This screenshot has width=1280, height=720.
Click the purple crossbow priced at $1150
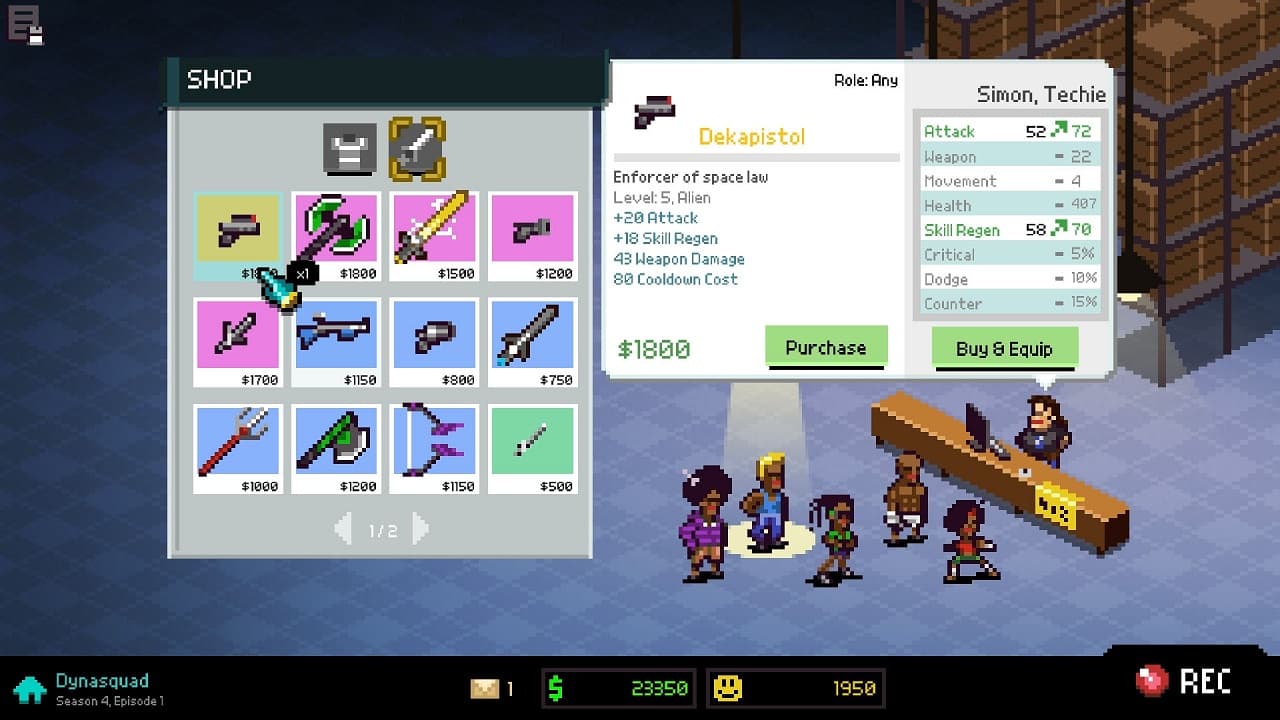(434, 447)
